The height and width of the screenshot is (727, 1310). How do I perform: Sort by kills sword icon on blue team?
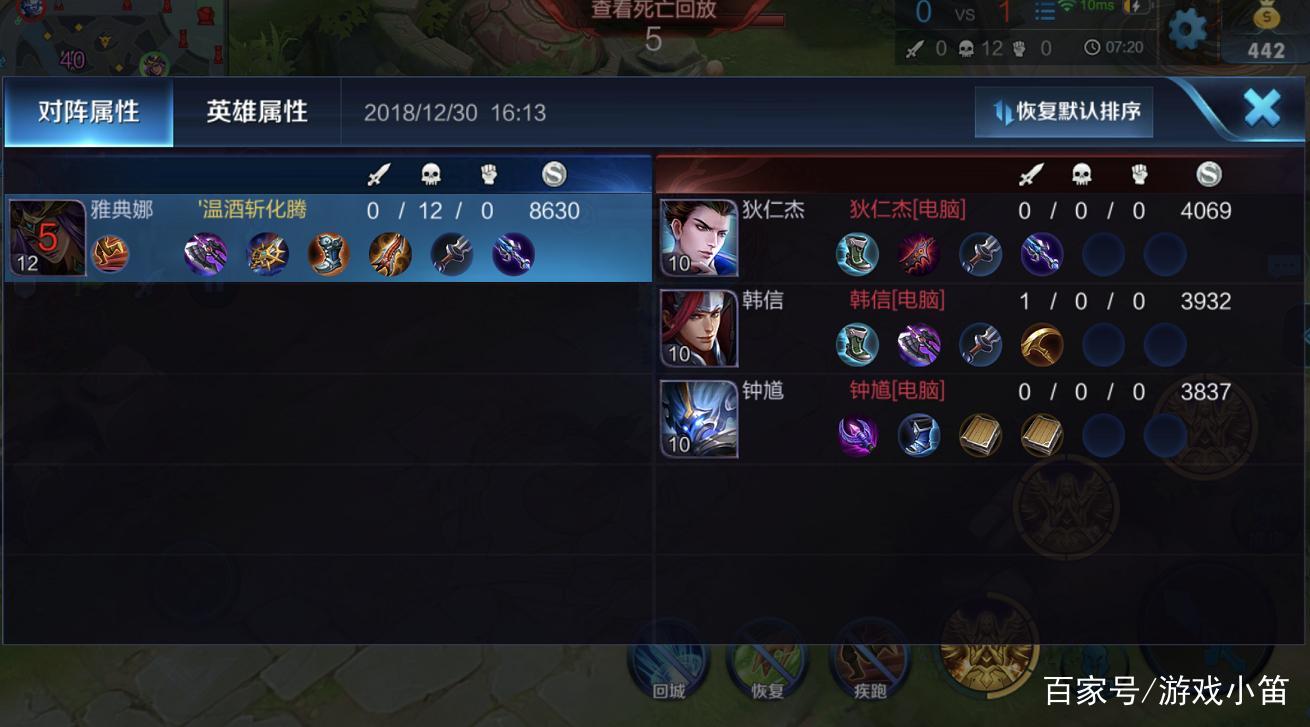(x=377, y=175)
